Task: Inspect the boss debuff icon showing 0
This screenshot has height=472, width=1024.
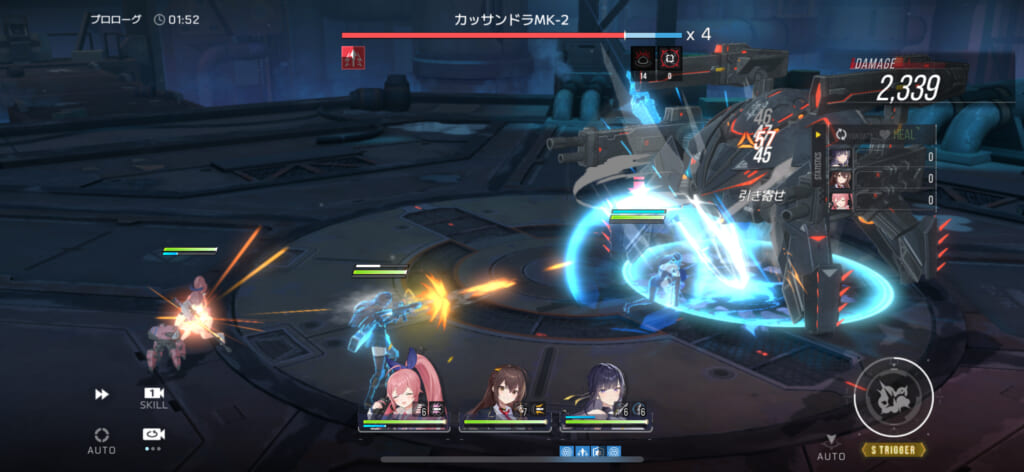Action: coord(669,63)
